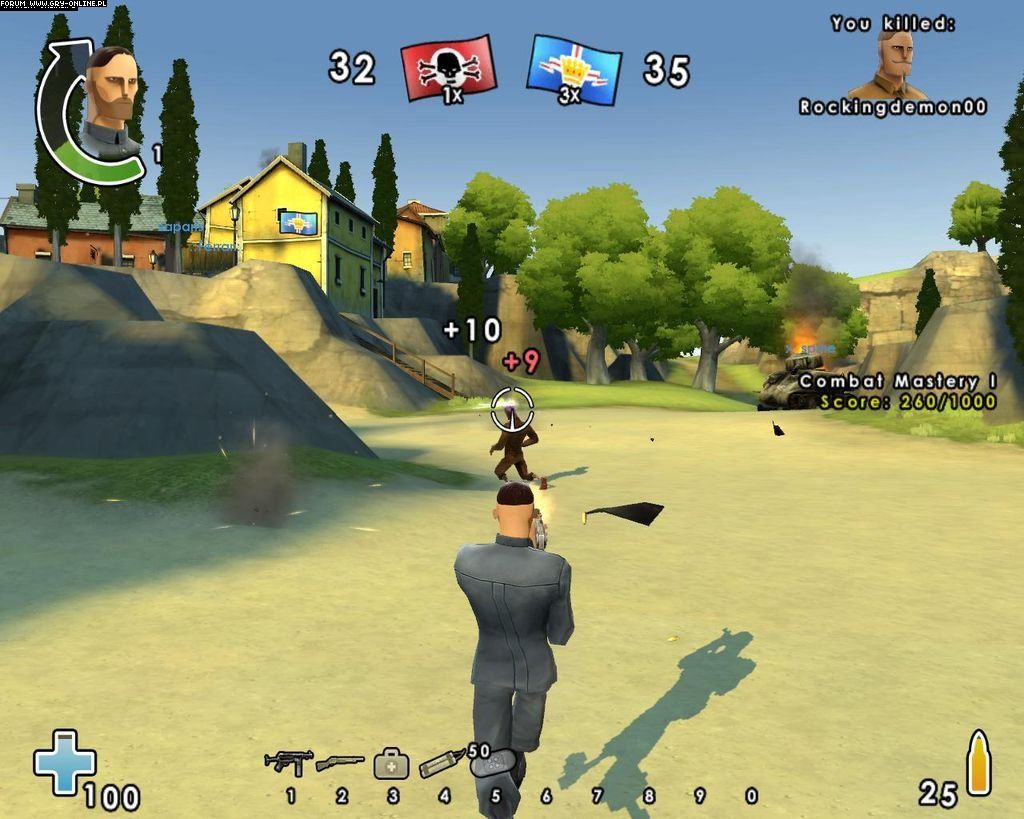Select the dynamite stick in slot 4
The height and width of the screenshot is (819, 1024).
pyautogui.click(x=442, y=763)
